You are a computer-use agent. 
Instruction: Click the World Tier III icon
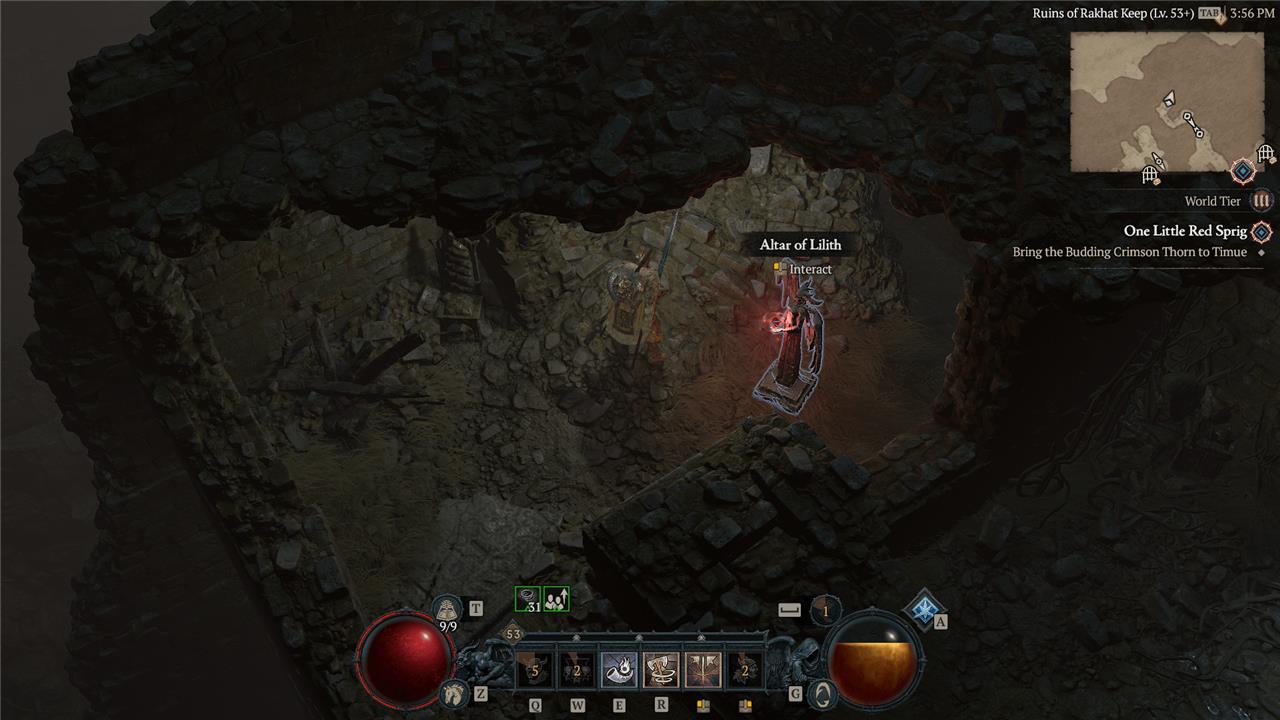(x=1262, y=201)
